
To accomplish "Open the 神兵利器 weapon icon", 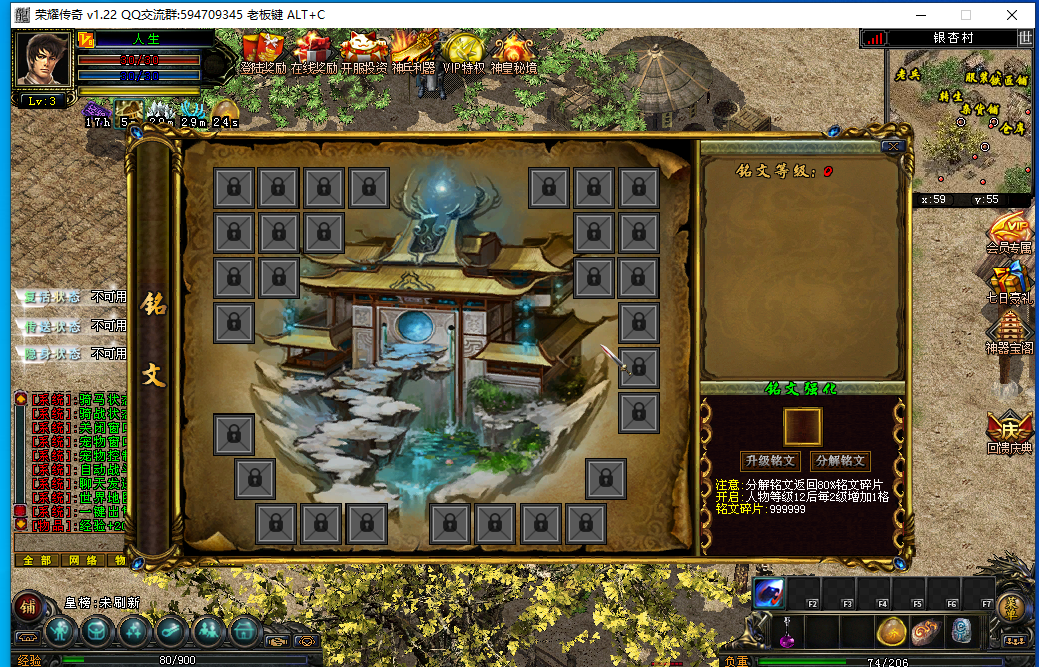I will pos(413,52).
